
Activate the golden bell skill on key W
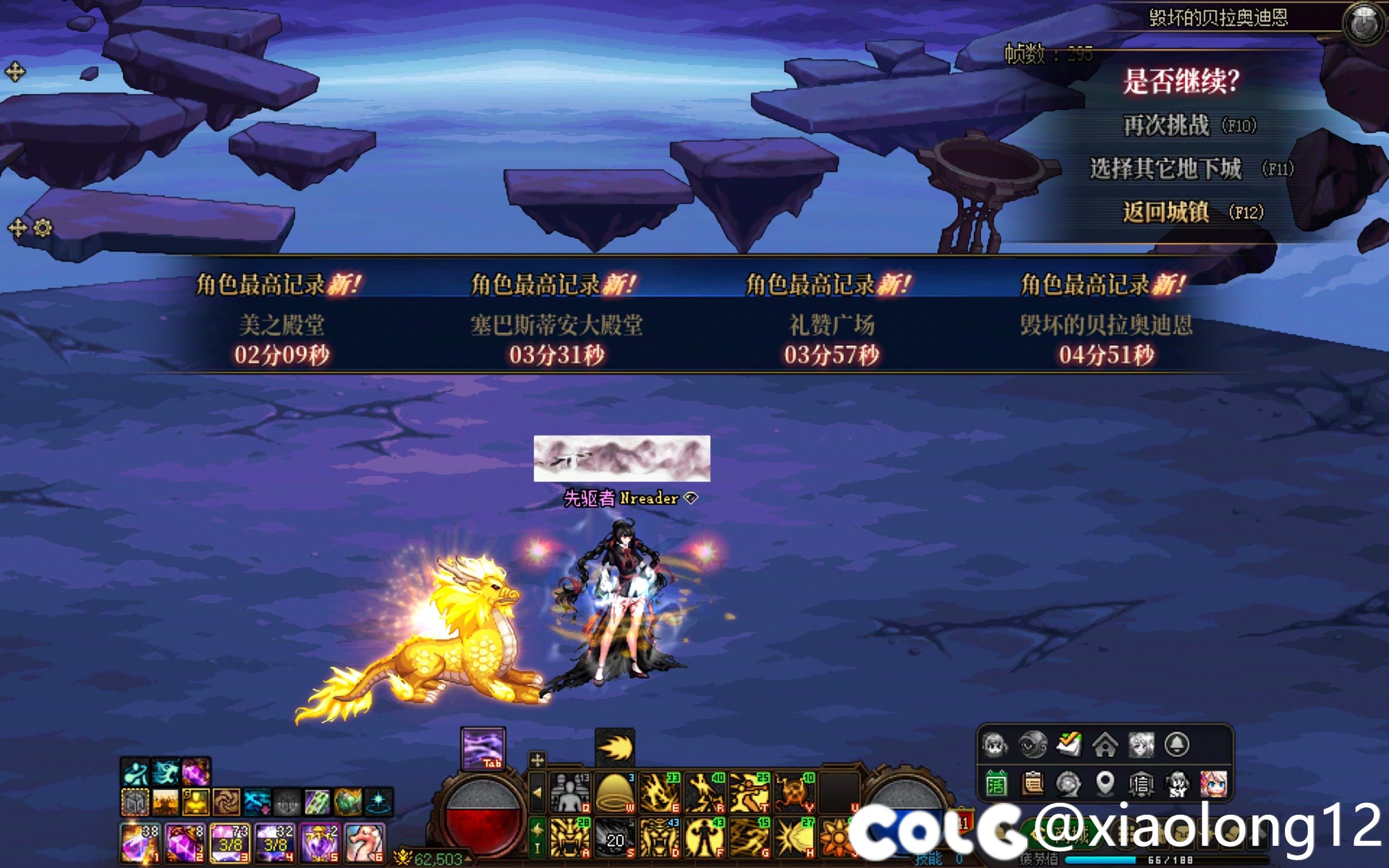(615, 793)
